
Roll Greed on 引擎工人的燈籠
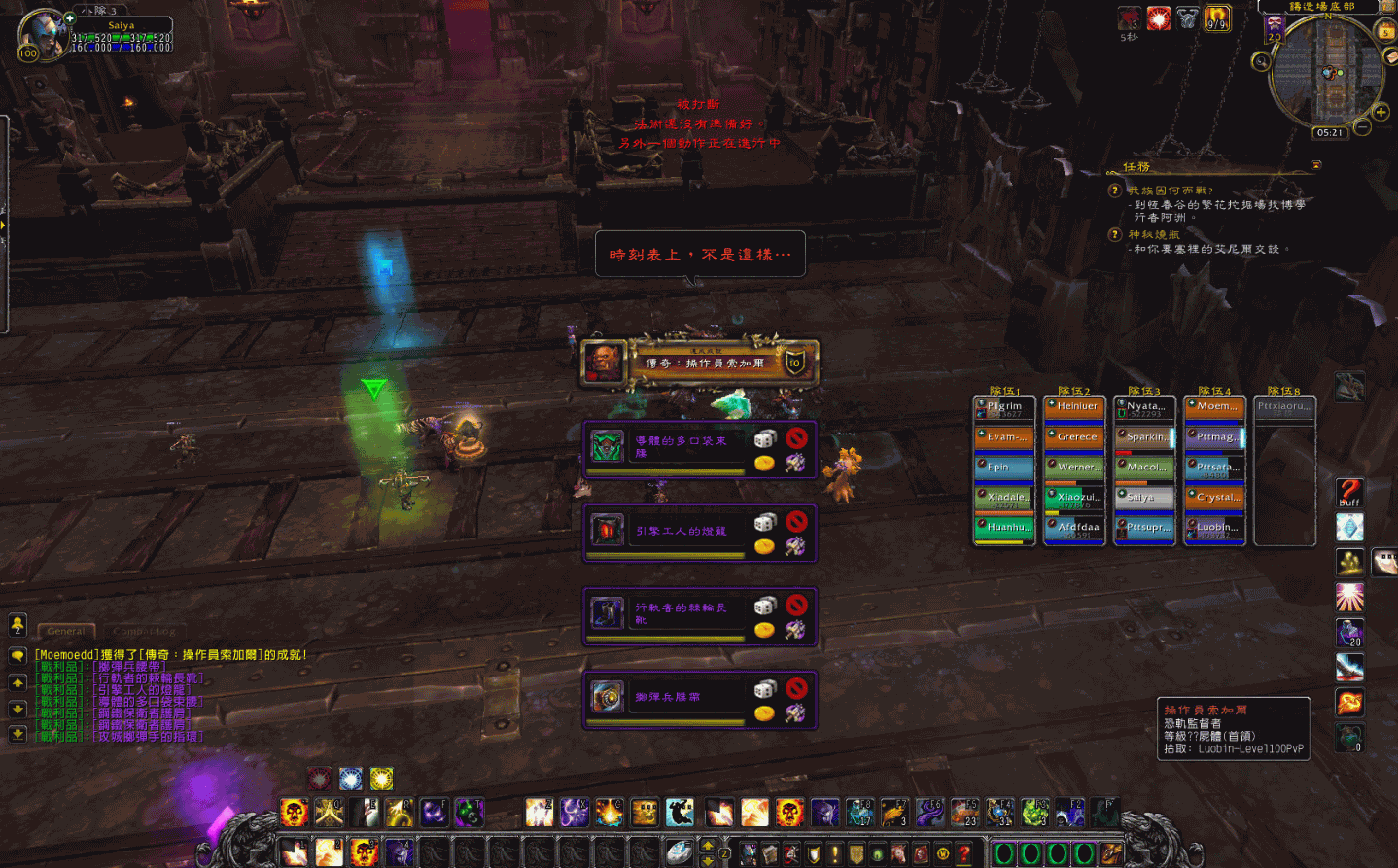point(765,546)
